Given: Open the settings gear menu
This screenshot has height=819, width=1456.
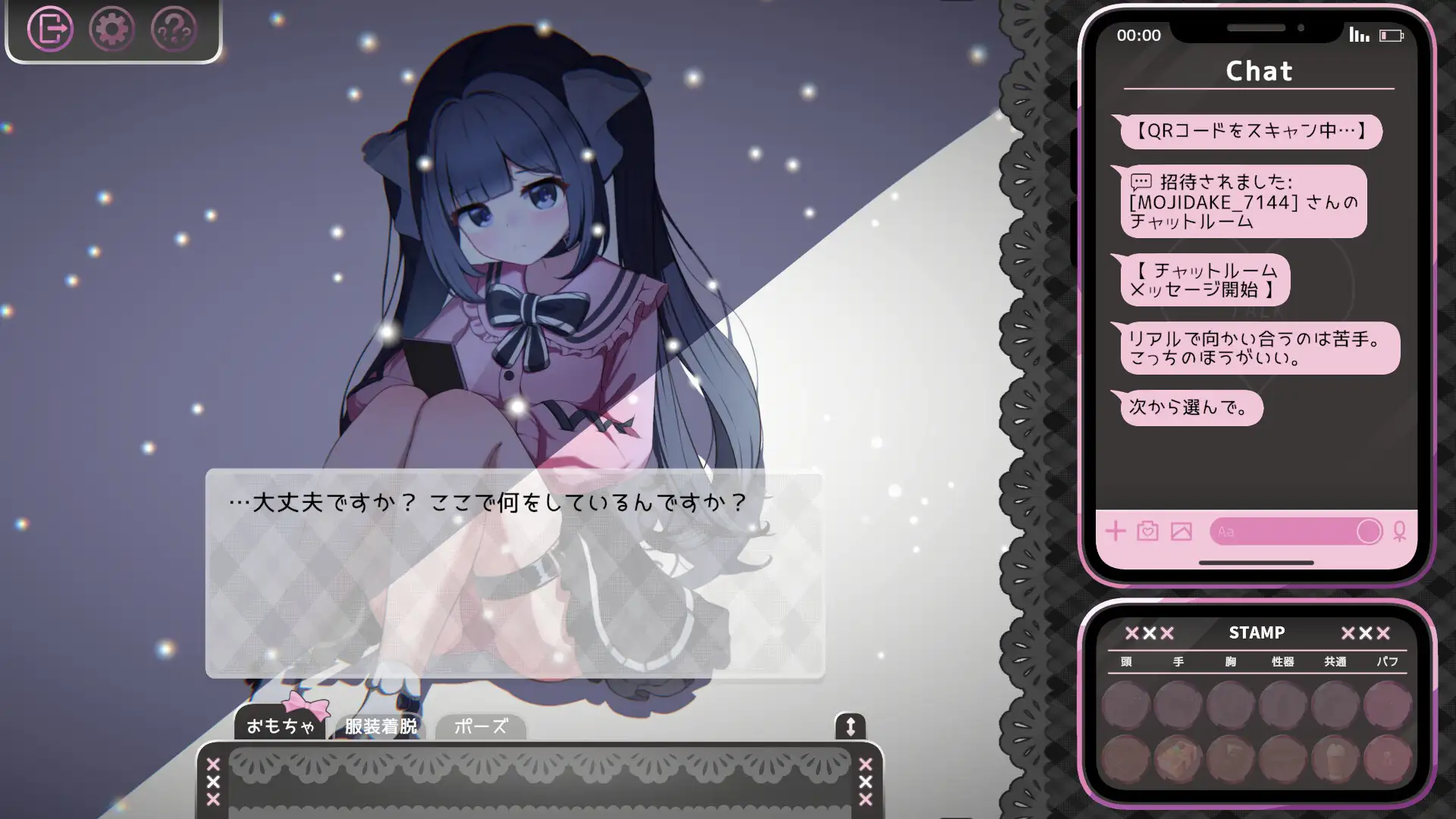Looking at the screenshot, I should pos(112,29).
